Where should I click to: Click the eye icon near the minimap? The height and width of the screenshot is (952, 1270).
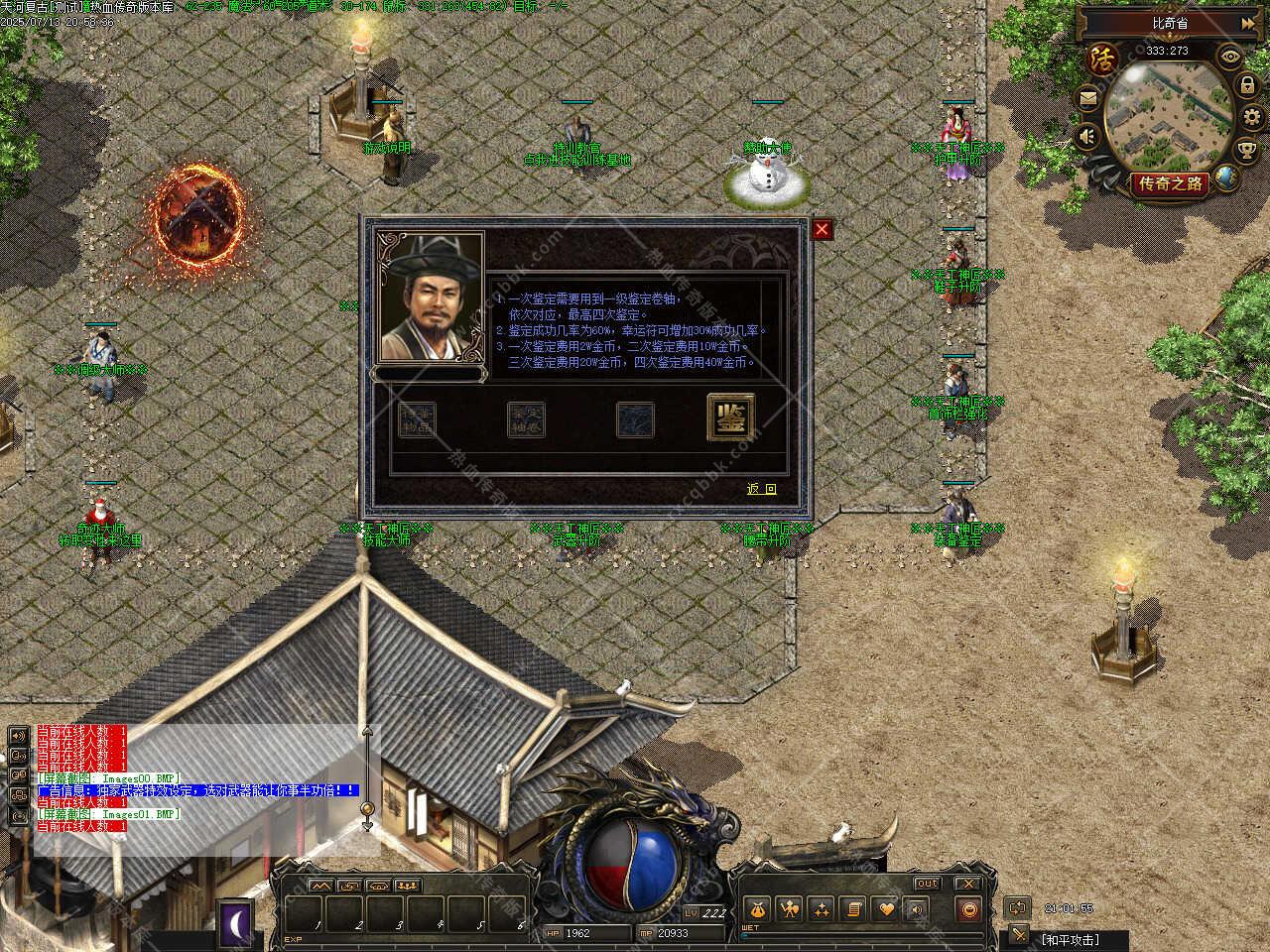pyautogui.click(x=1230, y=57)
